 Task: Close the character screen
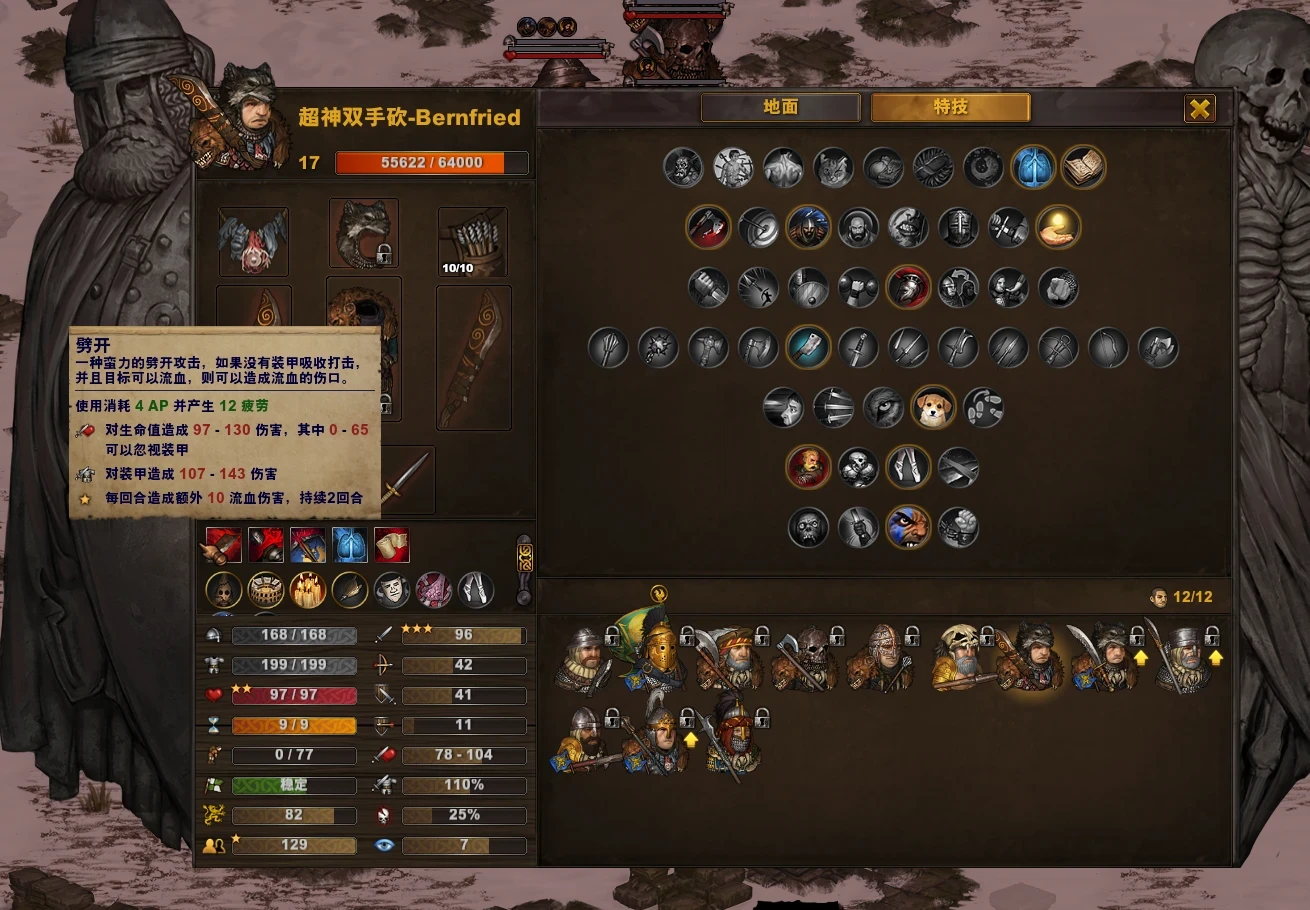(1200, 108)
